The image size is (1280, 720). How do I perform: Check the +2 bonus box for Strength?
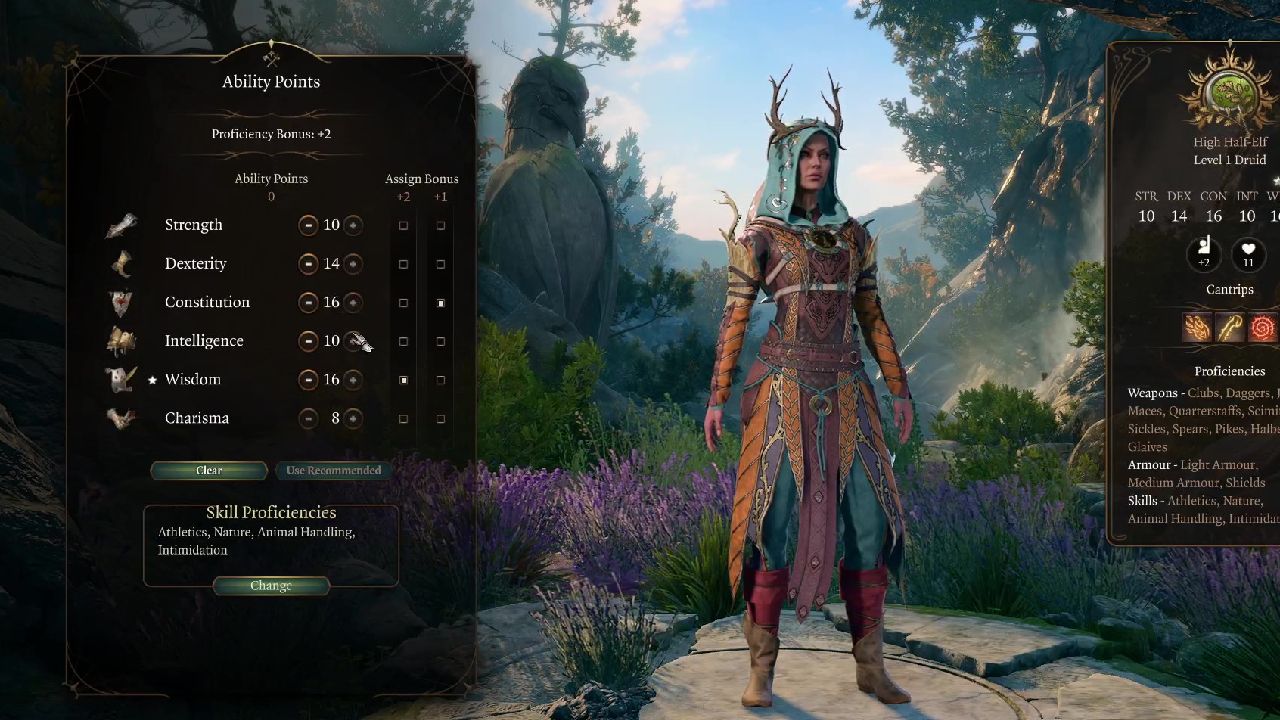[404, 225]
